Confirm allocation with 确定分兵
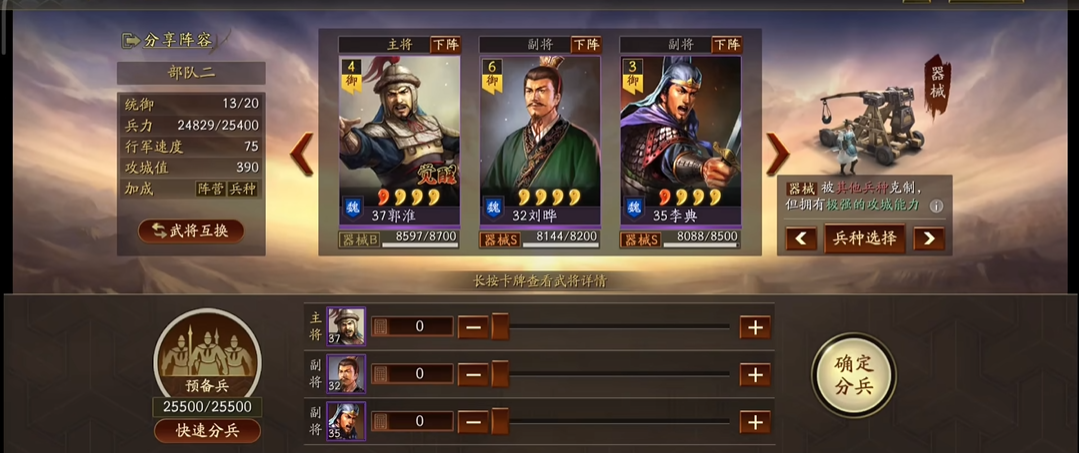1079x453 pixels. (x=853, y=375)
